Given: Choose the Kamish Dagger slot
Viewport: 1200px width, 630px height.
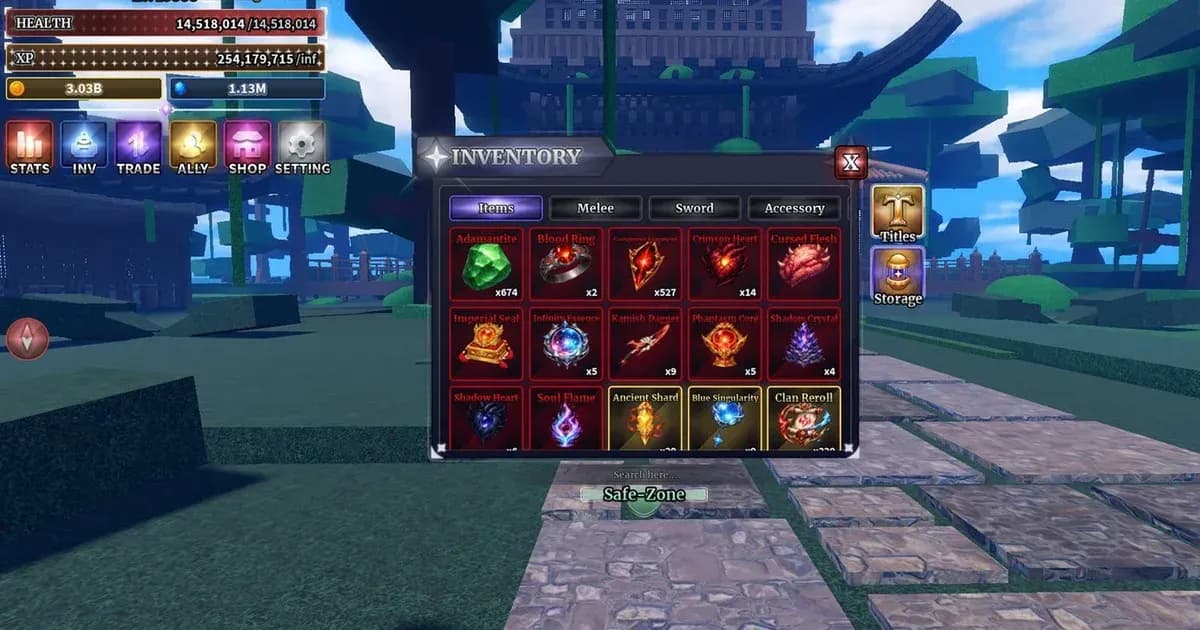Looking at the screenshot, I should click(645, 344).
